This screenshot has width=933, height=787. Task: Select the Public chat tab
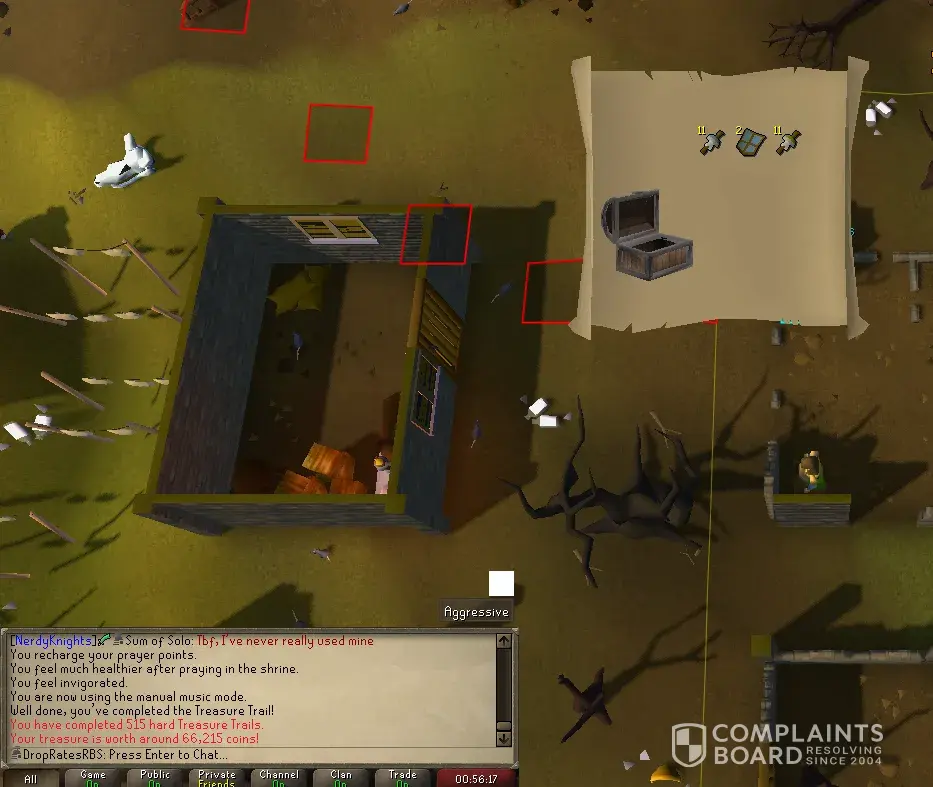point(155,778)
